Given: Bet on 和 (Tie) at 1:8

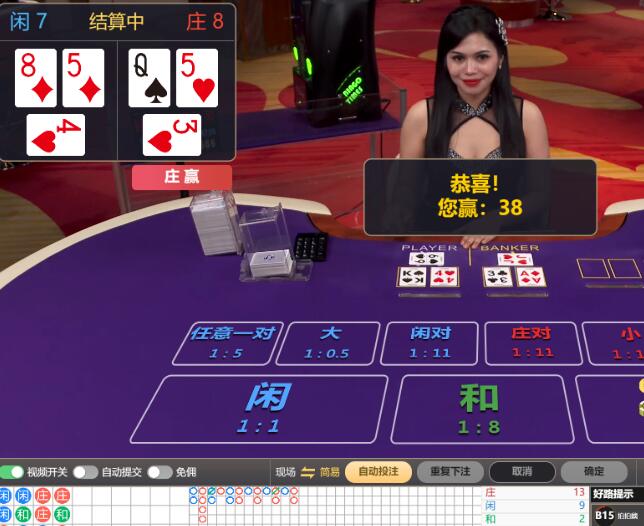Looking at the screenshot, I should pyautogui.click(x=478, y=408).
